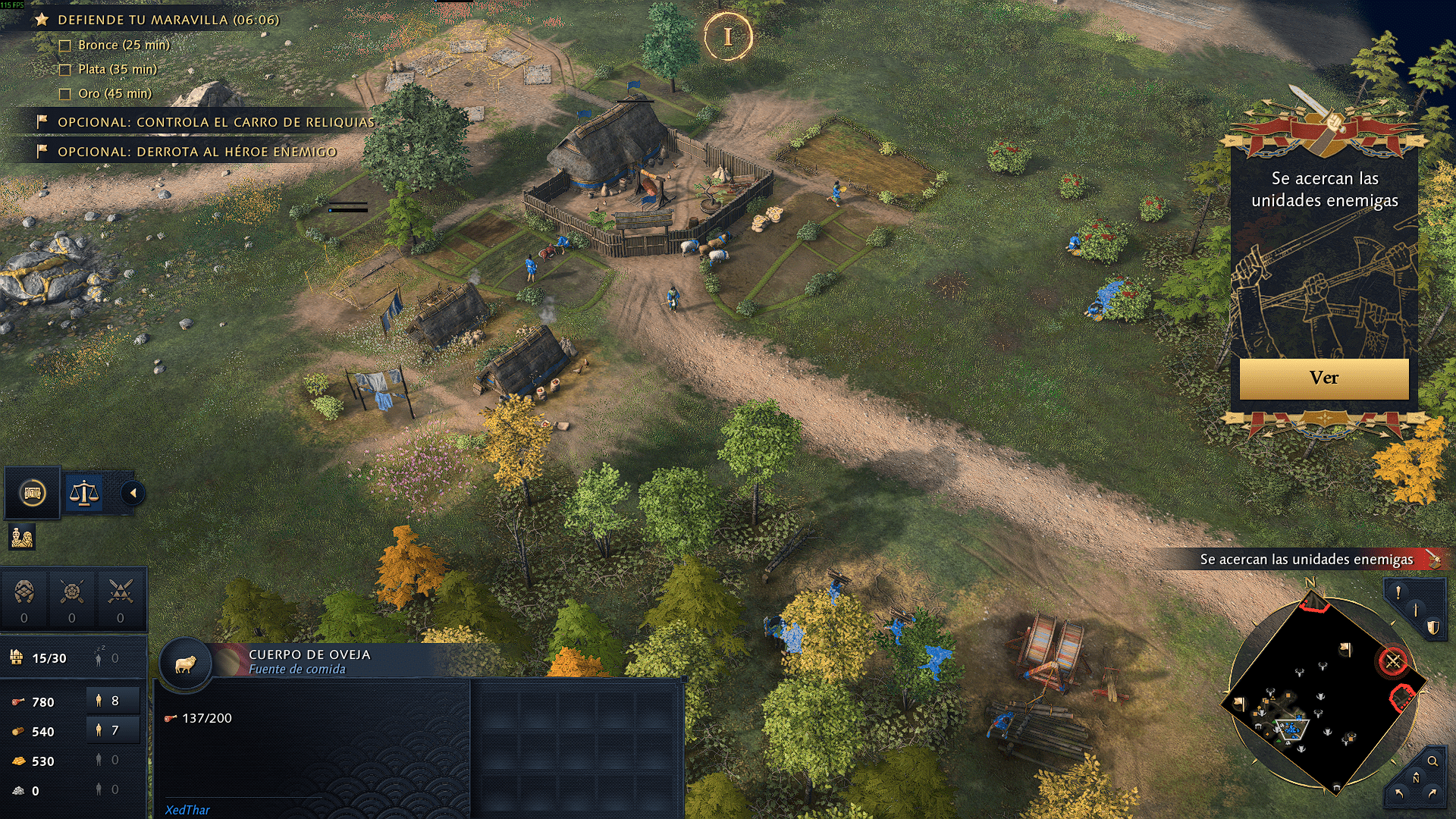Click the magnifying glass minimap button
1456x819 pixels.
point(1432,761)
